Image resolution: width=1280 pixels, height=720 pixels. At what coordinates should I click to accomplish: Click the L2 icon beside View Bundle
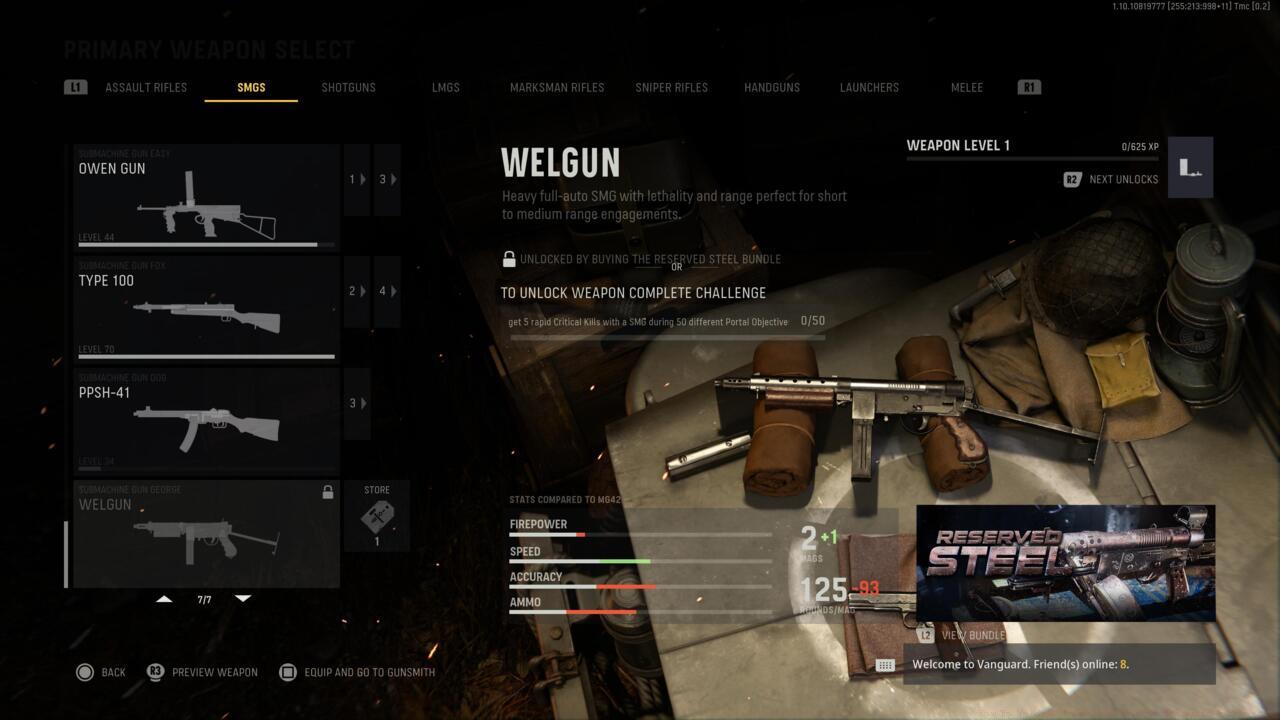[927, 635]
